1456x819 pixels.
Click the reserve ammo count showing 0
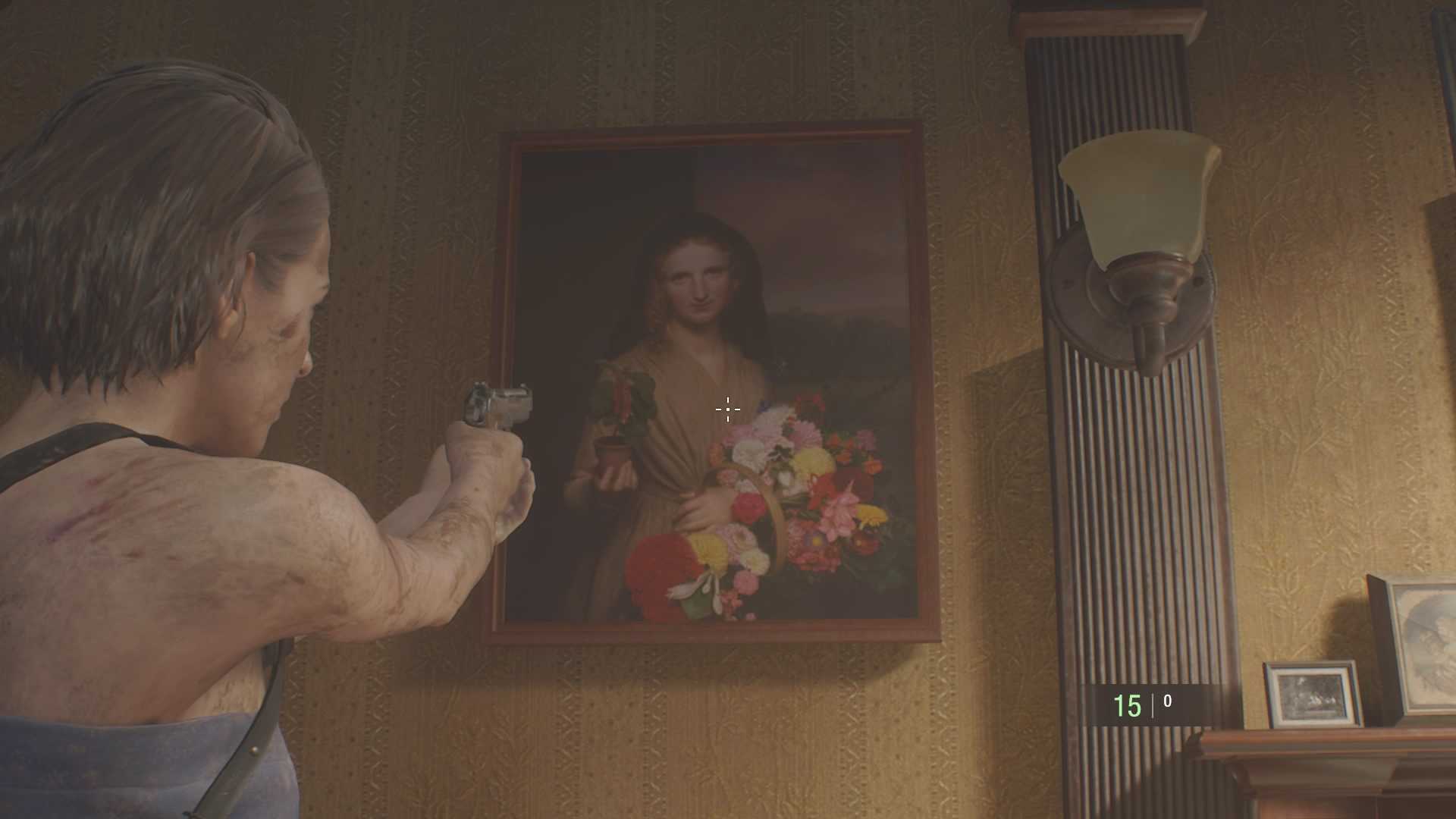[x=1169, y=701]
